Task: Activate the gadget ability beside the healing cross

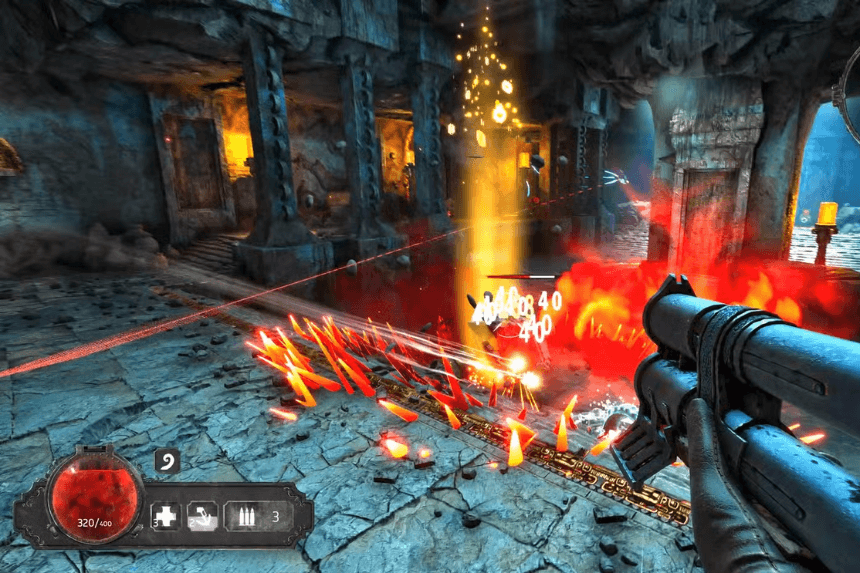Action: click(x=203, y=516)
